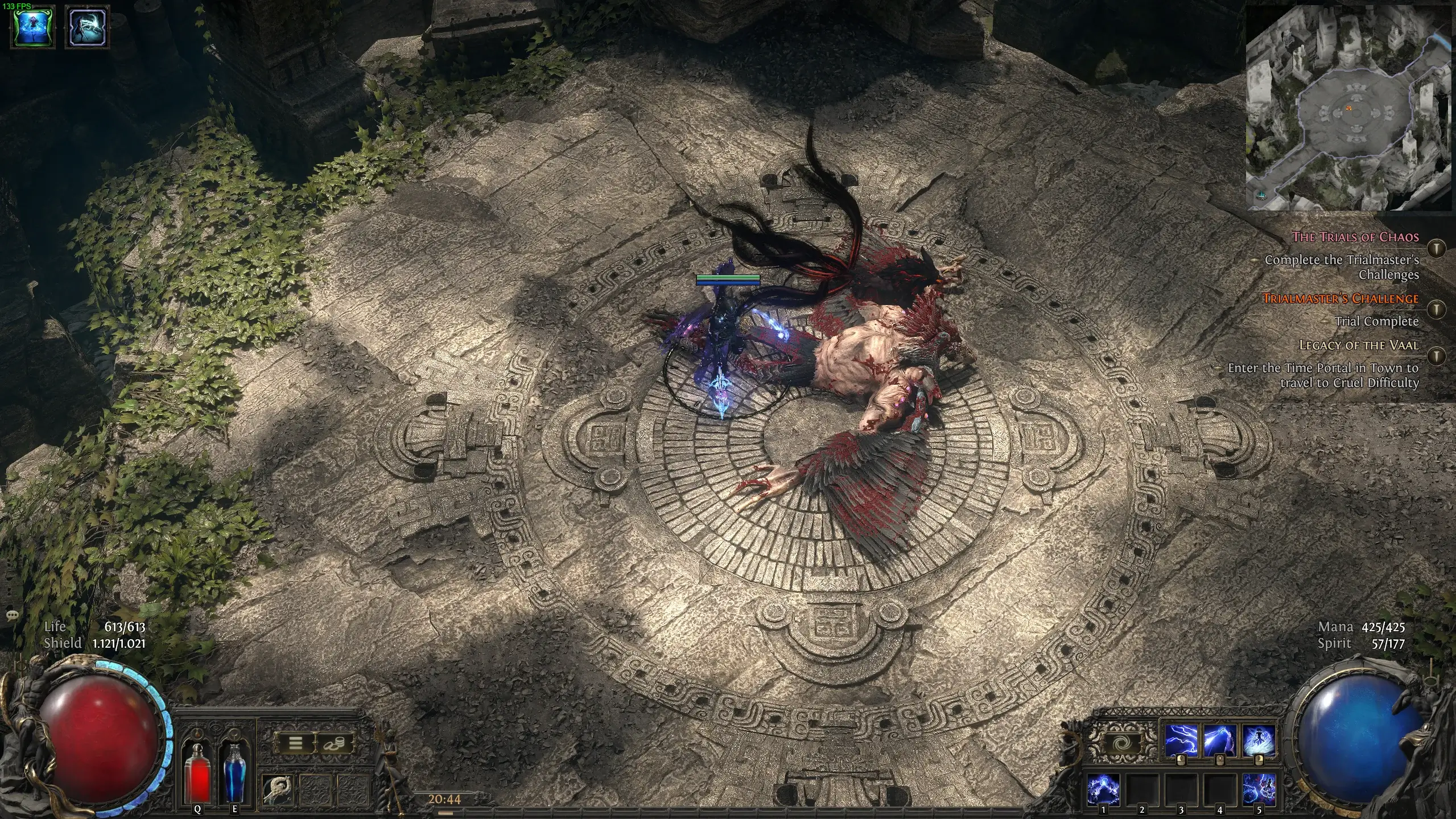Activate the branching lightning bolts skill

click(1181, 740)
